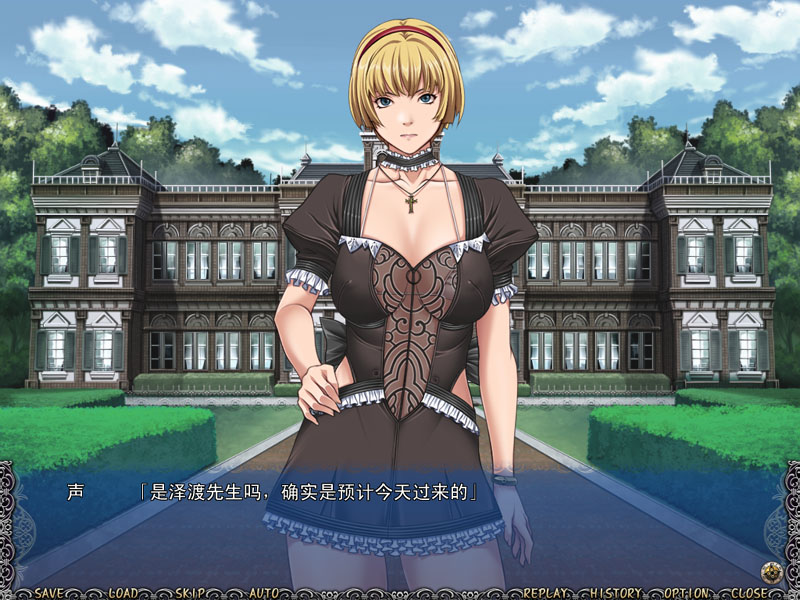Open the OPTION settings

pos(687,592)
